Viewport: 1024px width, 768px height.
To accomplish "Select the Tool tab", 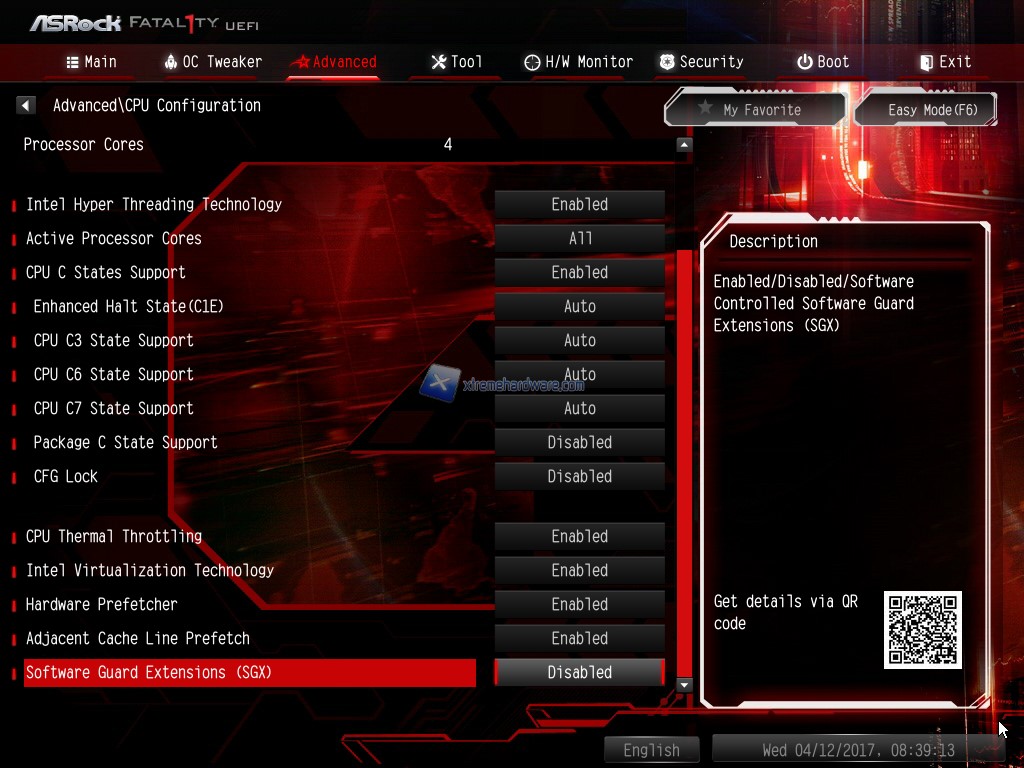I will [456, 62].
